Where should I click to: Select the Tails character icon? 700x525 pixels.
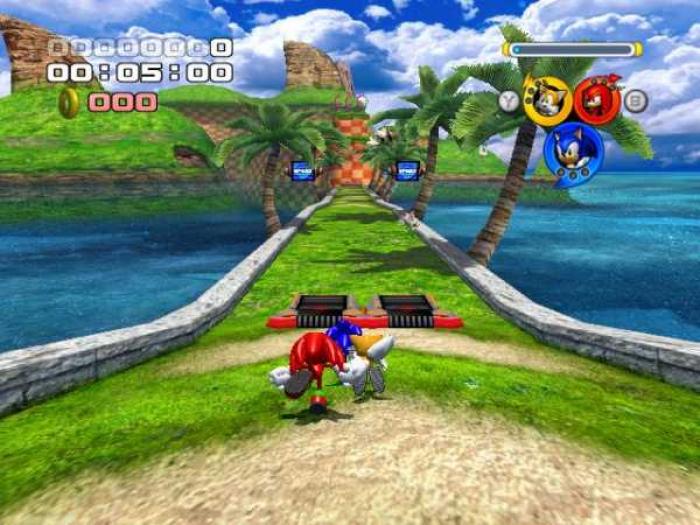[x=547, y=99]
